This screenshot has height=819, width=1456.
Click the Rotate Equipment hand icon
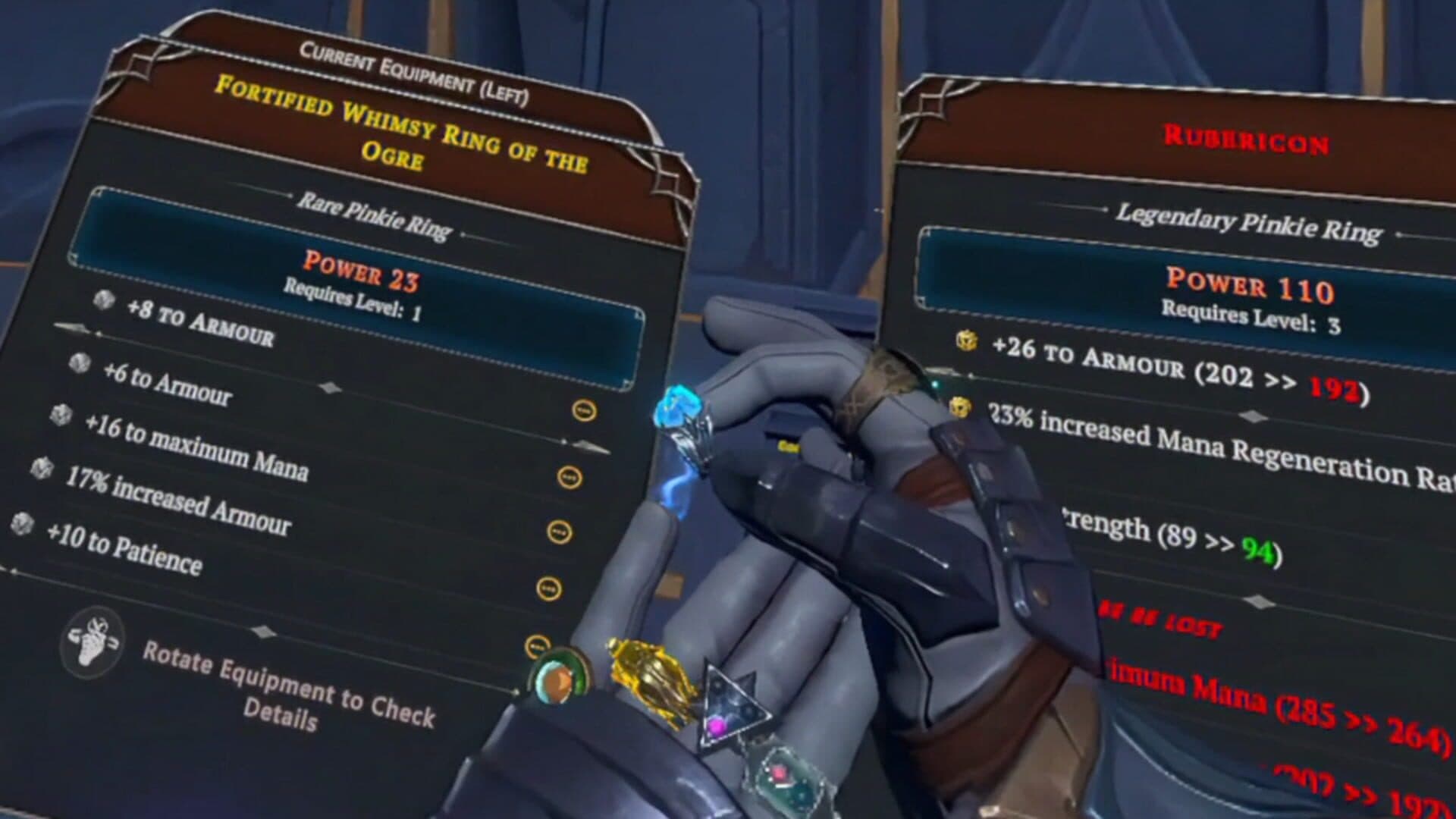[x=93, y=642]
